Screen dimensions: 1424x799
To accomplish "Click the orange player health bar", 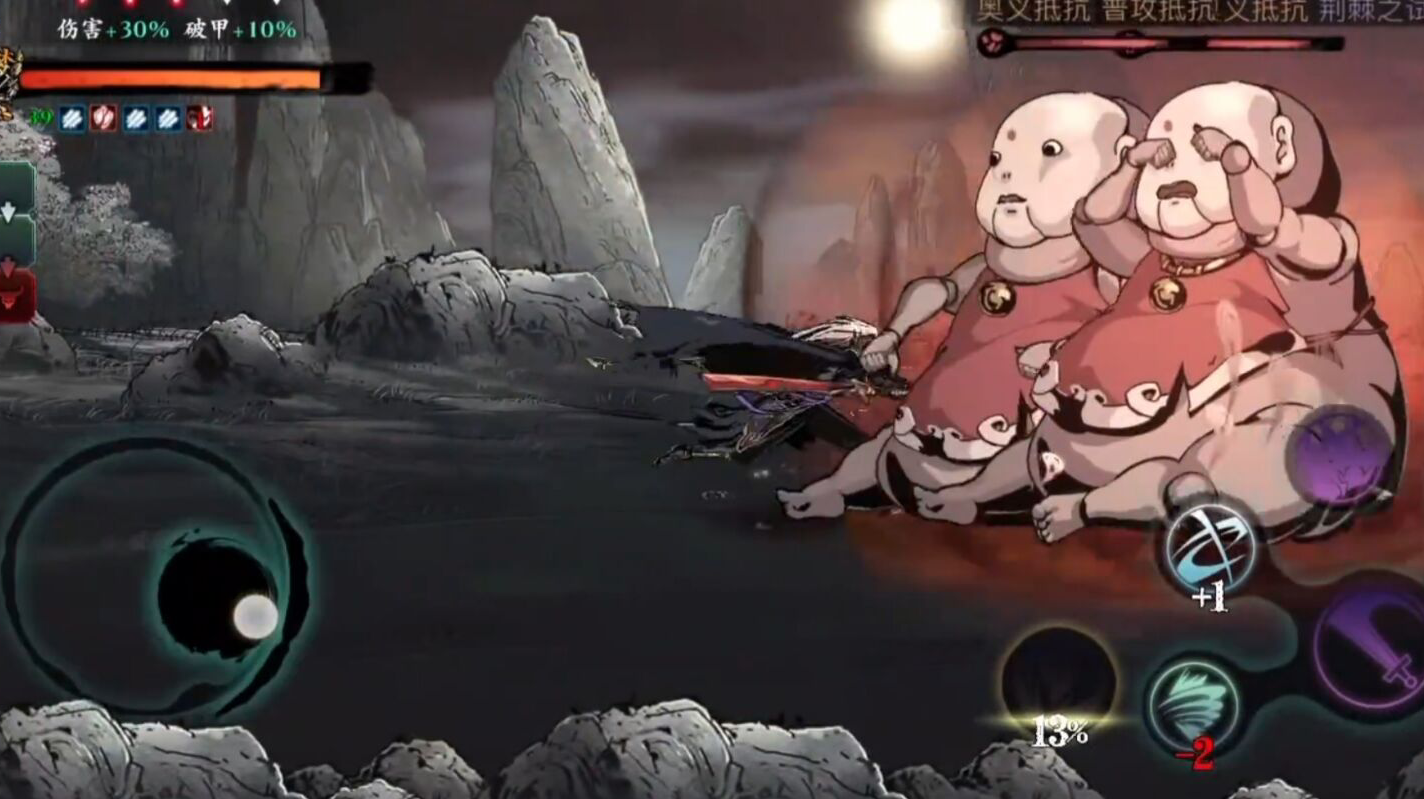I will tap(170, 76).
